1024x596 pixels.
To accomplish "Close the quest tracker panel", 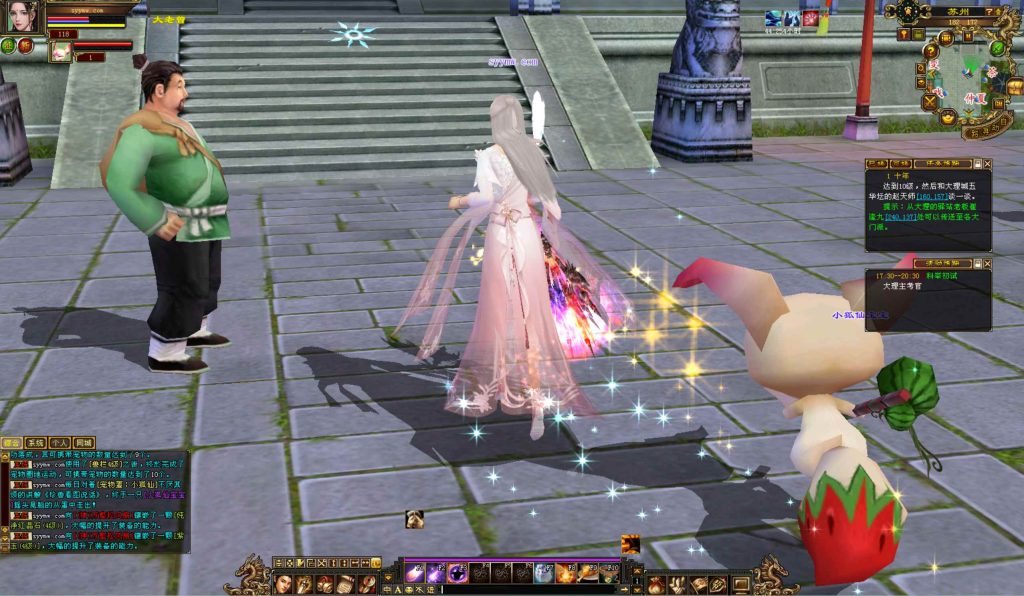I will 987,163.
